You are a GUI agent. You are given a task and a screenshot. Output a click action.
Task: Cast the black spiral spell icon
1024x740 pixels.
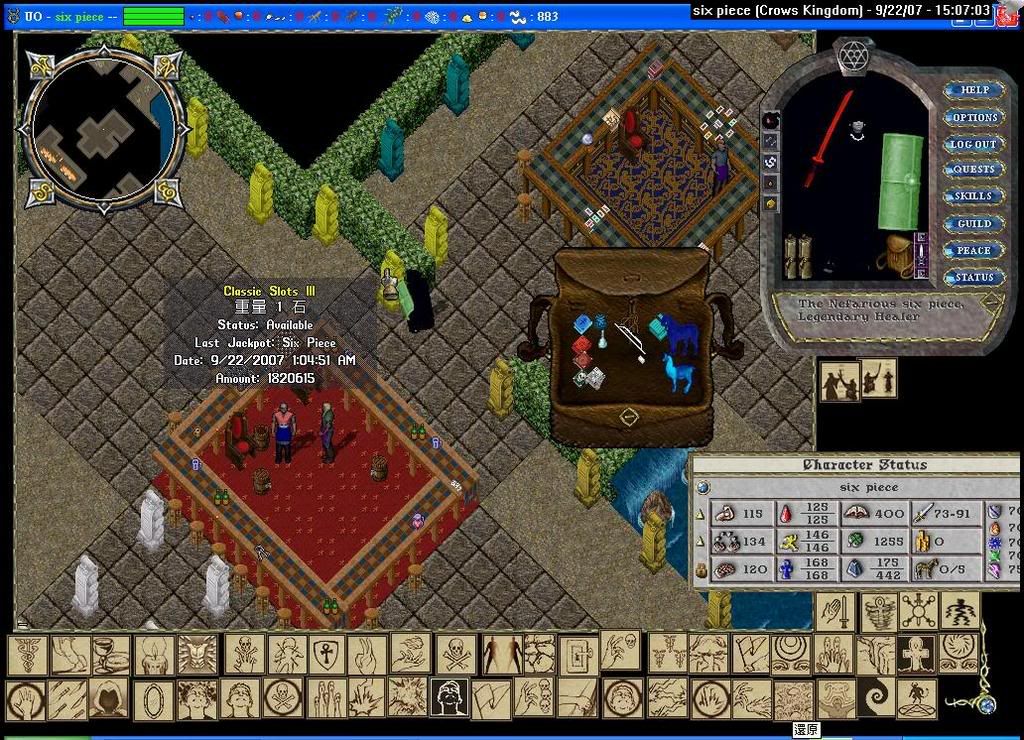pos(878,698)
